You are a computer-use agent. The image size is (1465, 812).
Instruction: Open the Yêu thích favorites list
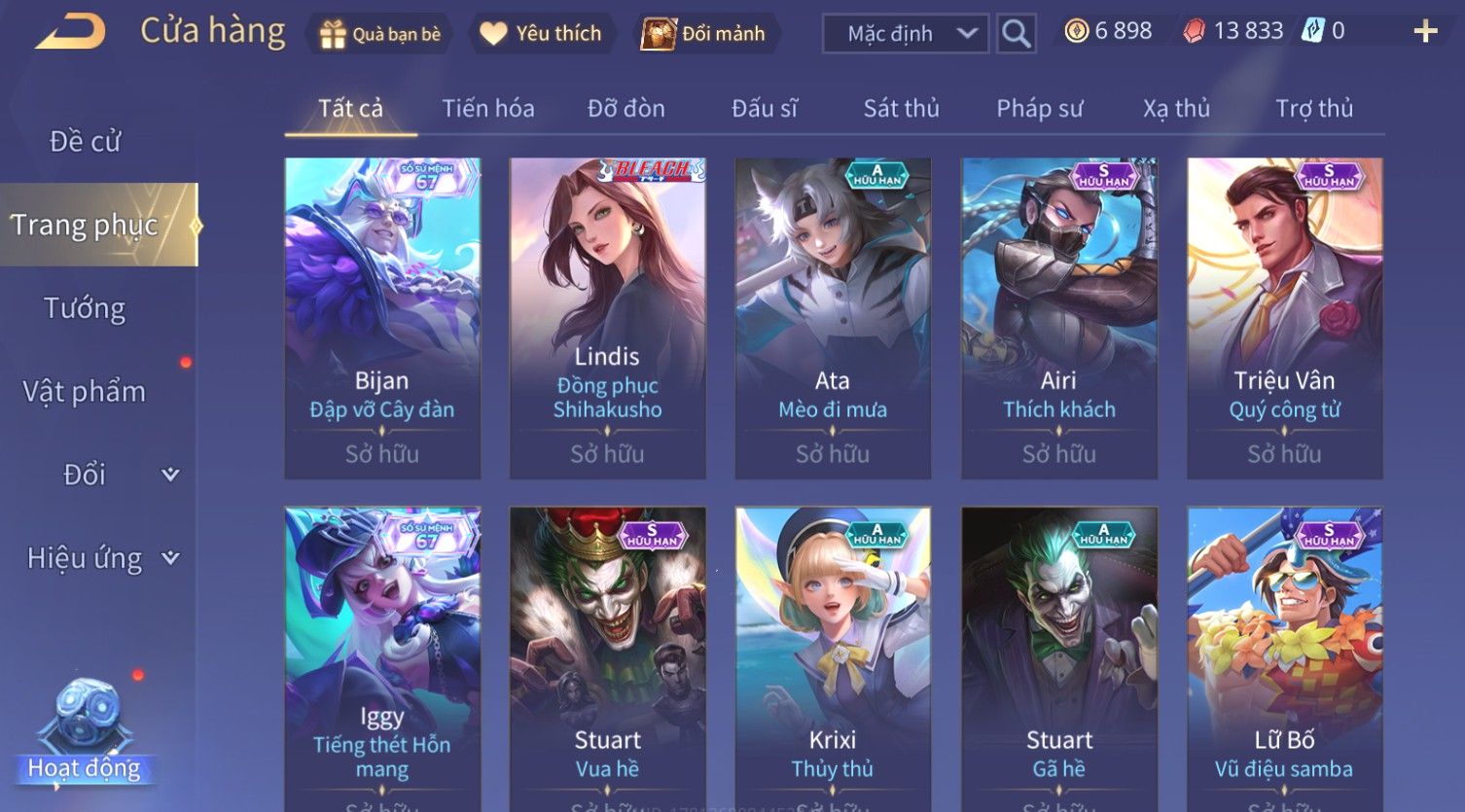point(543,34)
